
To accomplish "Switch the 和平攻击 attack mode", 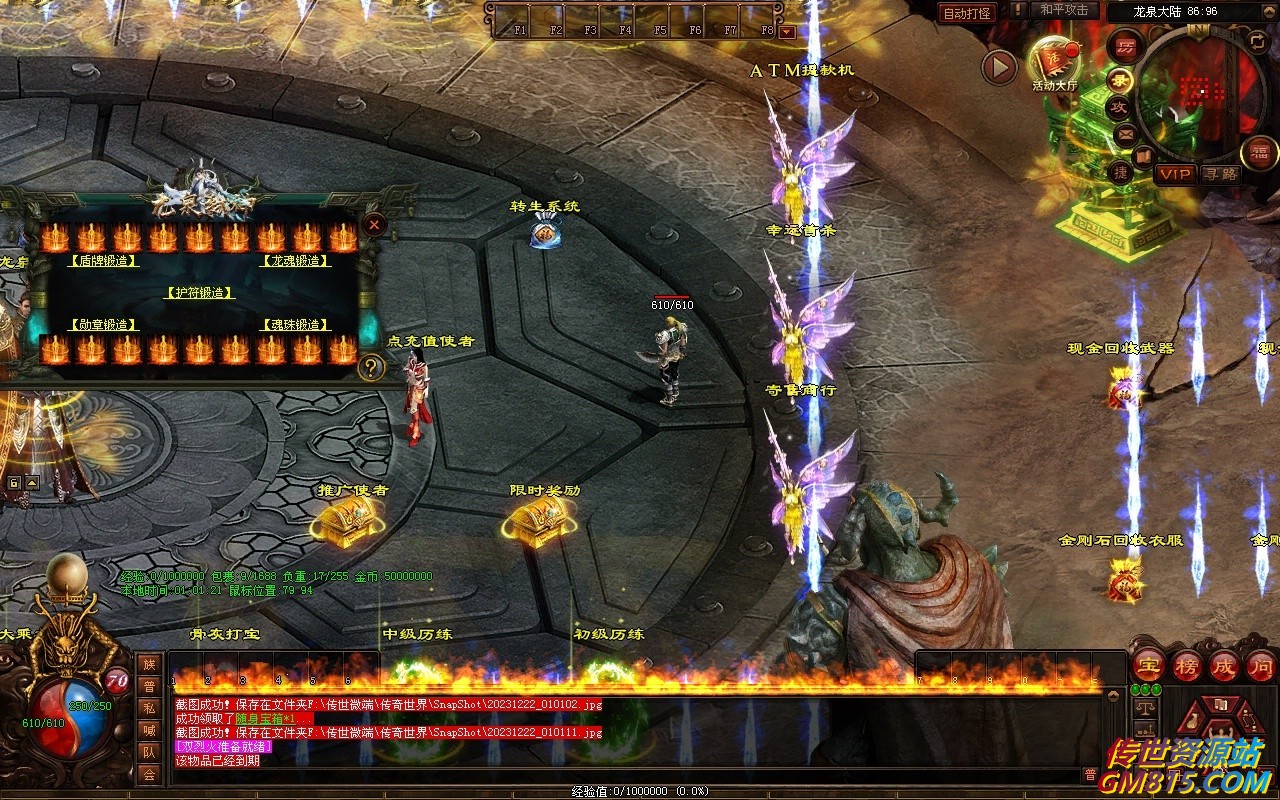I will (1063, 10).
